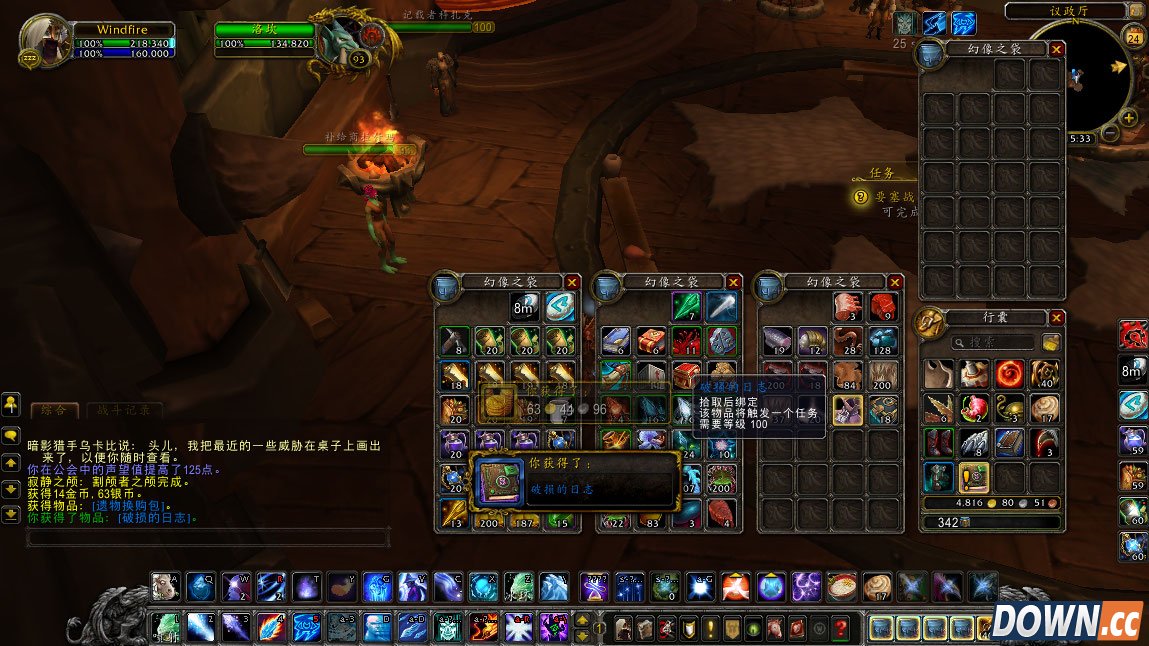Screen dimensions: 1149x646
Task: Use the red swirl item in backpack
Action: (1010, 375)
